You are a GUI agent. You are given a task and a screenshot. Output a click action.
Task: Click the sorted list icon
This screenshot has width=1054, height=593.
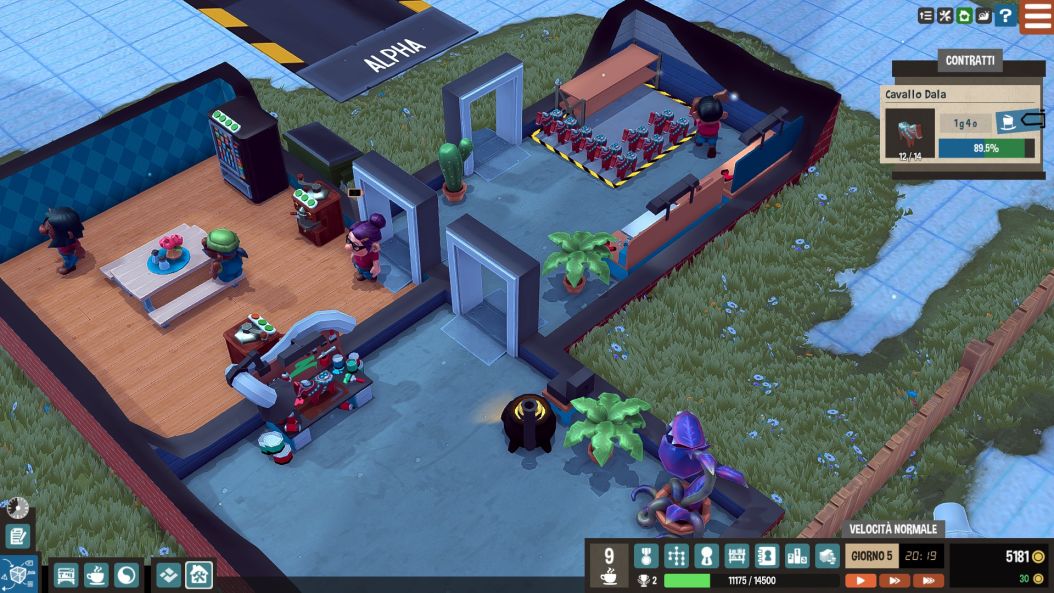pyautogui.click(x=926, y=16)
